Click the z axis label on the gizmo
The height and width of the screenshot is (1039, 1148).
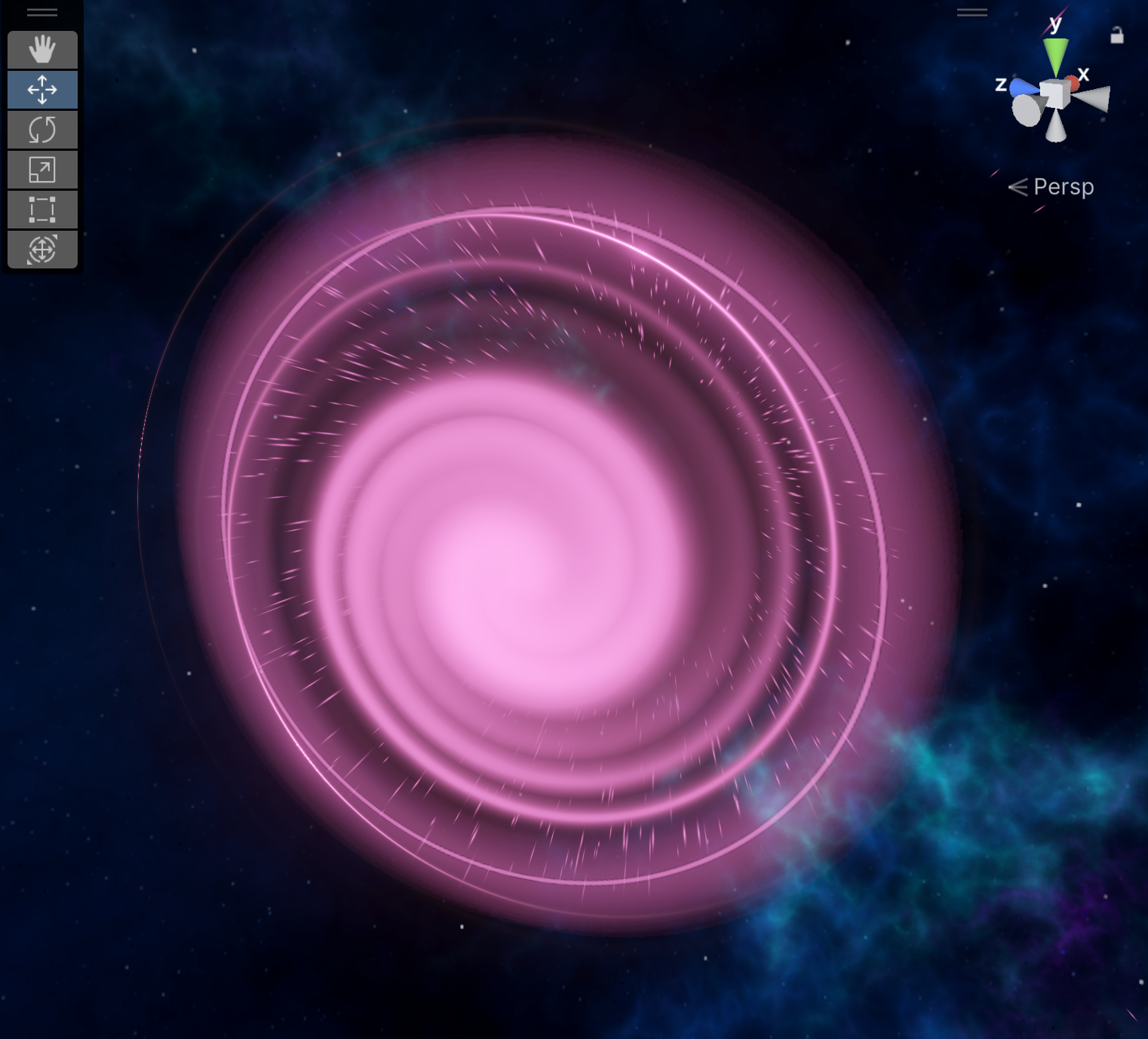1002,85
